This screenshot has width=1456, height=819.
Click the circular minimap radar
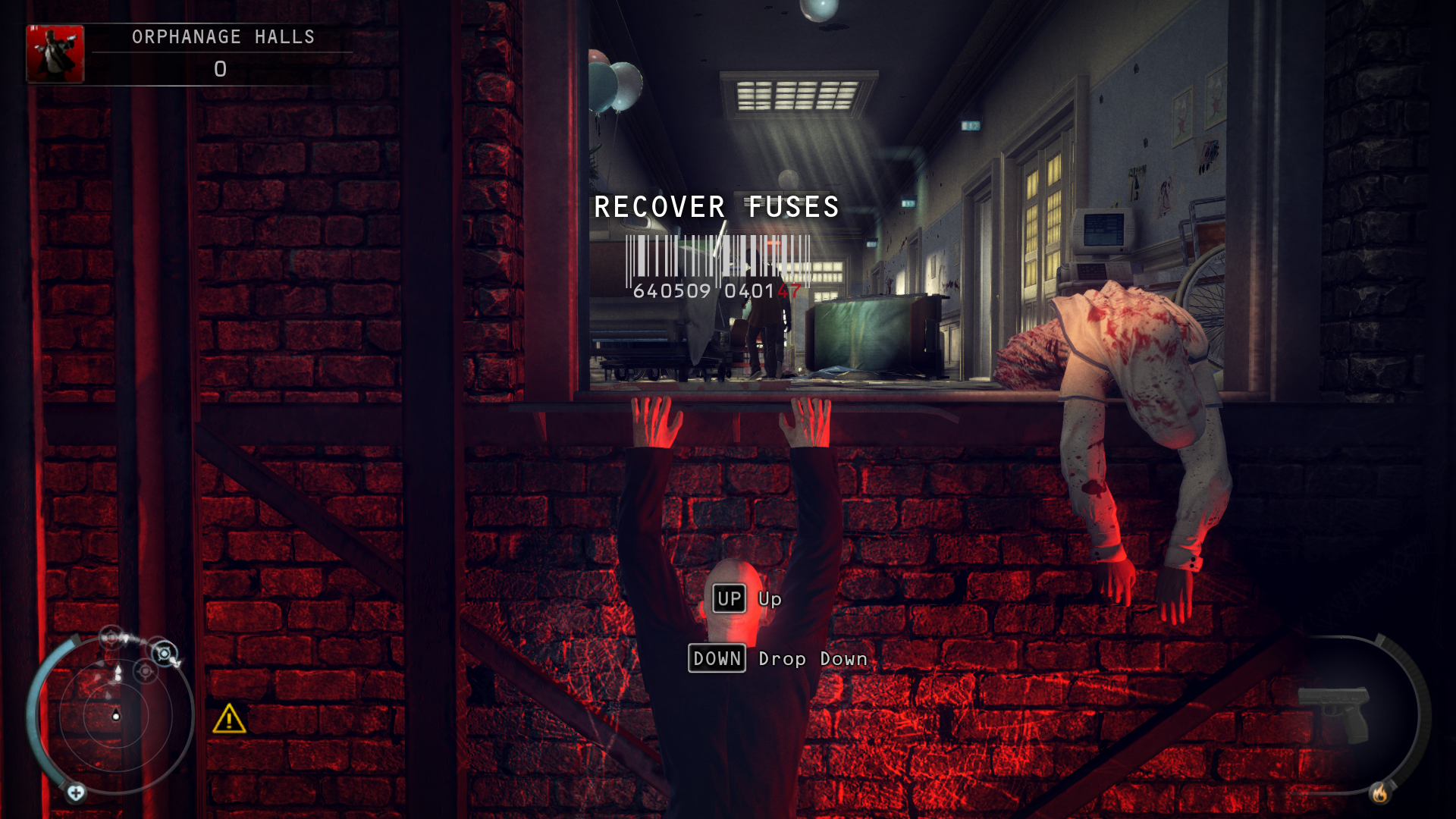pyautogui.click(x=115, y=714)
